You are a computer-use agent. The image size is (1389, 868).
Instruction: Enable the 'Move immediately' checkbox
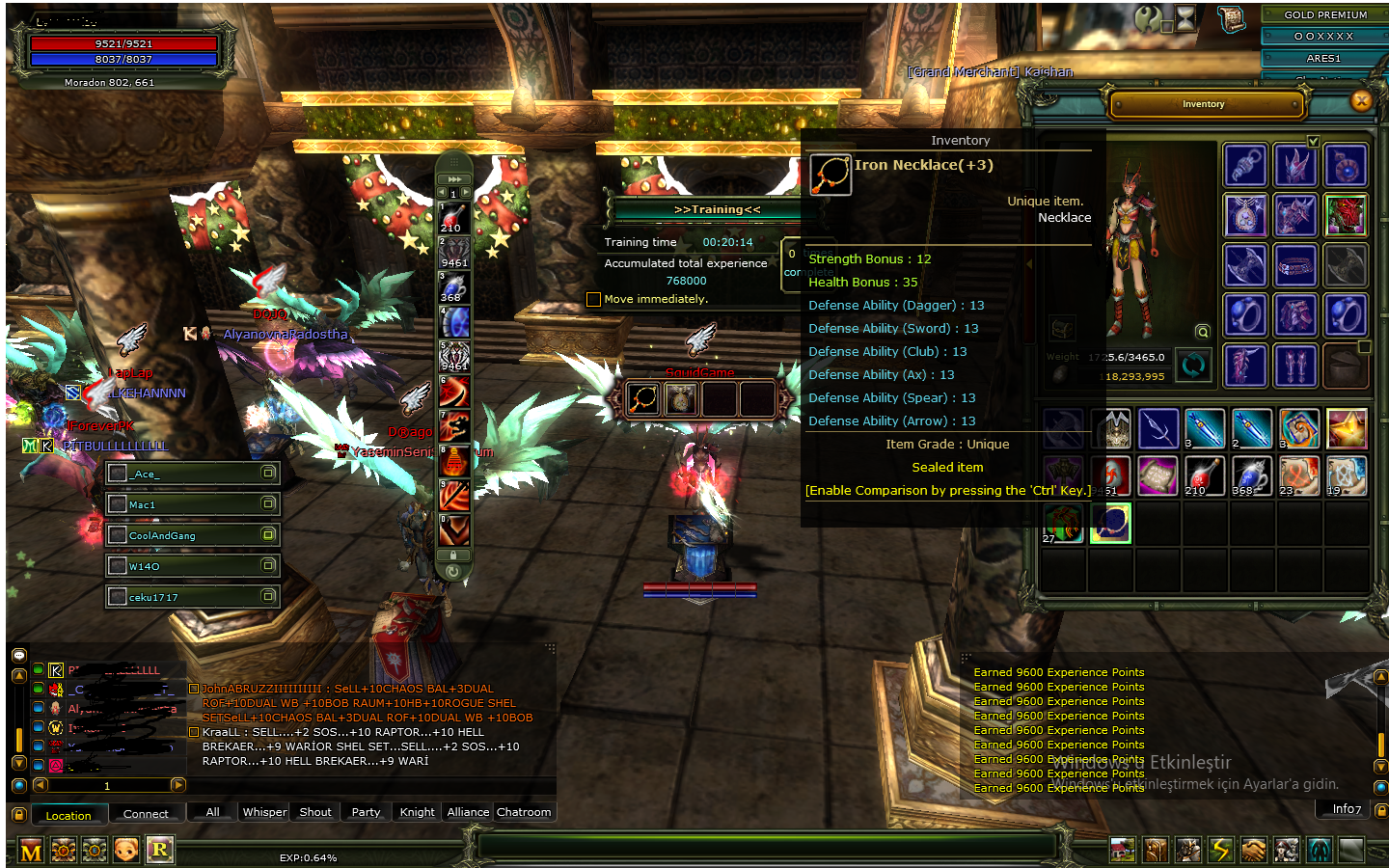593,299
